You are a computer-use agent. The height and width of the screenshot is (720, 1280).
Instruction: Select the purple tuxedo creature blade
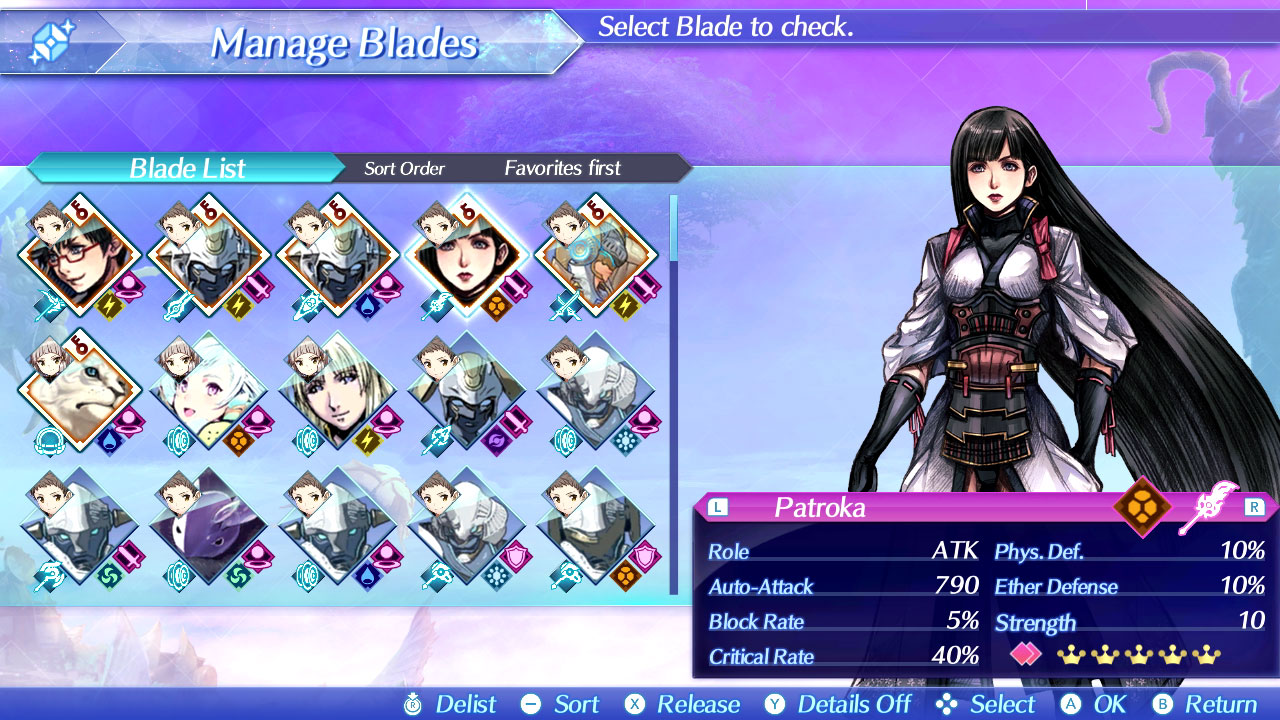209,526
